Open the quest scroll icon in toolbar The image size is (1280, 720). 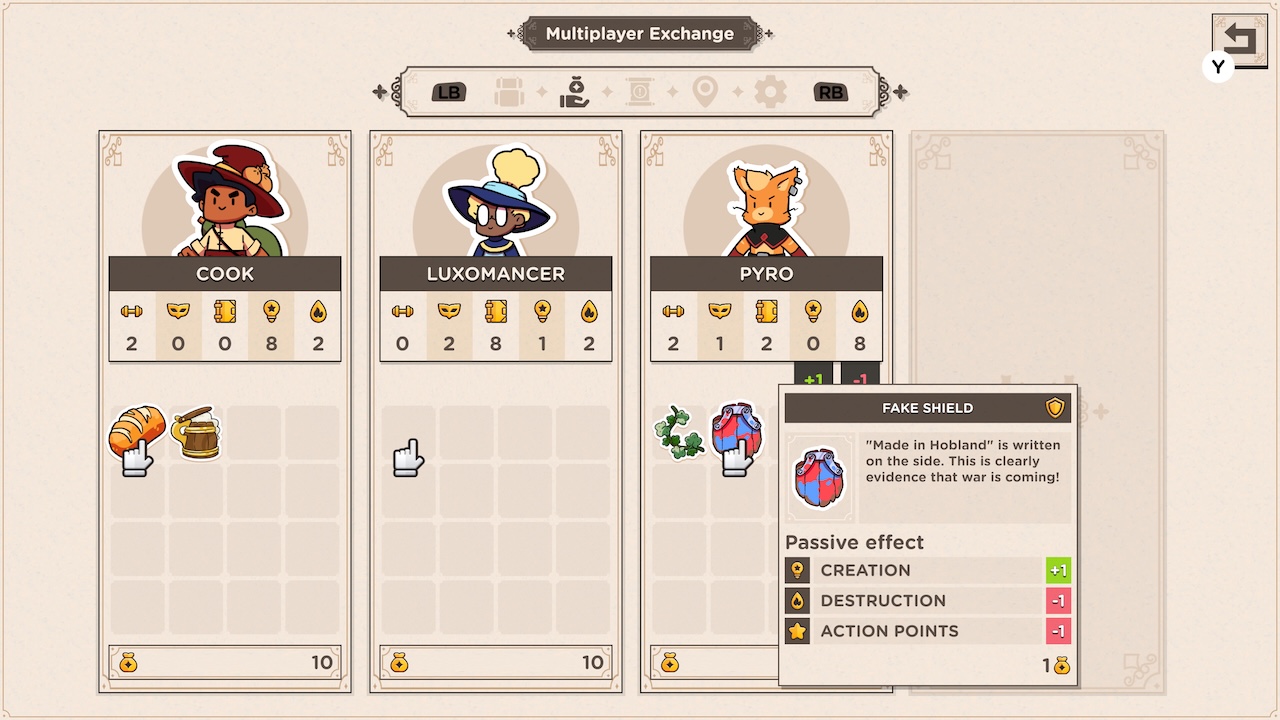pyautogui.click(x=640, y=91)
